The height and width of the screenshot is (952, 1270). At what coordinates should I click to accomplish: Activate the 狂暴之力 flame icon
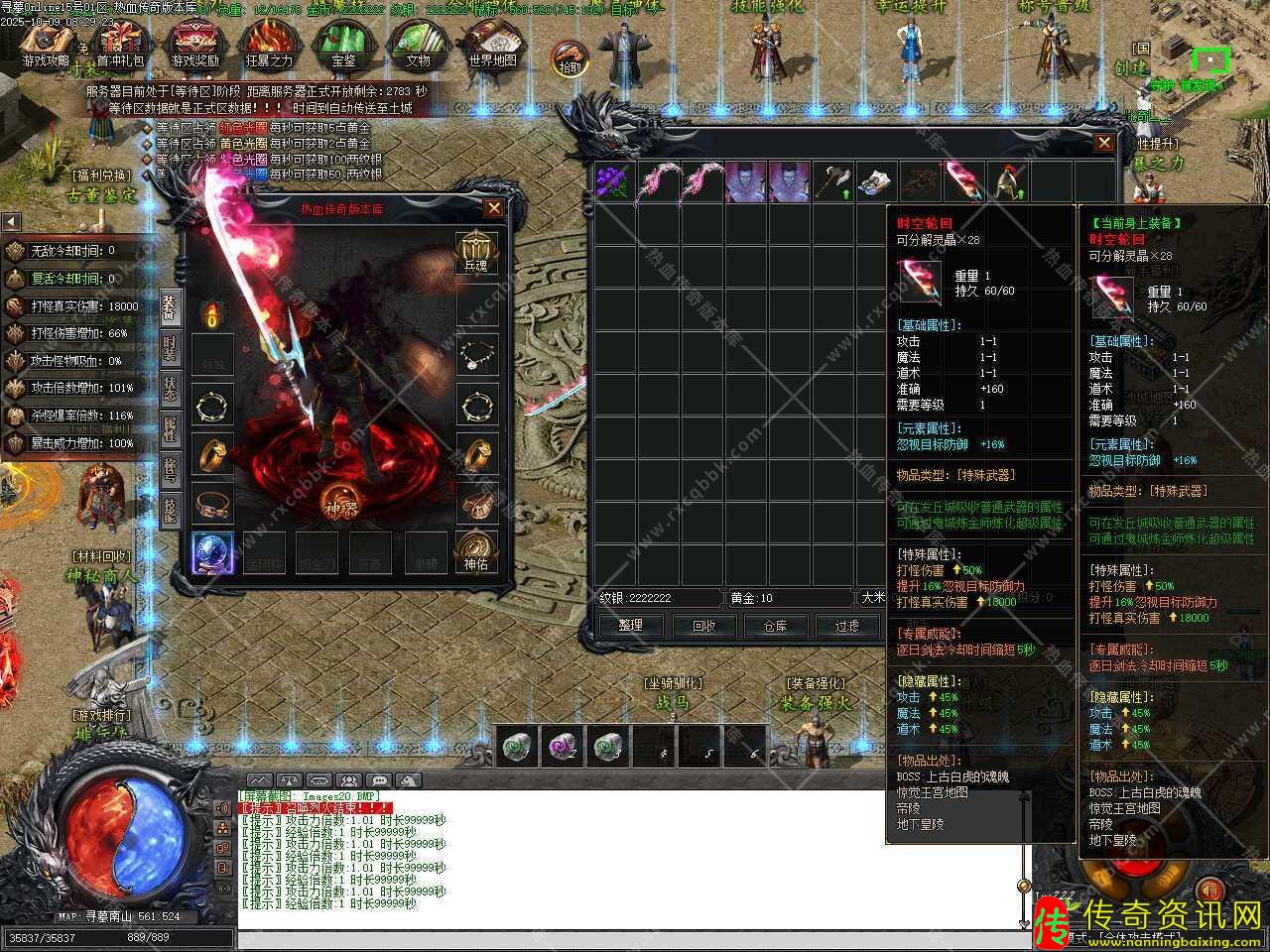click(x=269, y=45)
